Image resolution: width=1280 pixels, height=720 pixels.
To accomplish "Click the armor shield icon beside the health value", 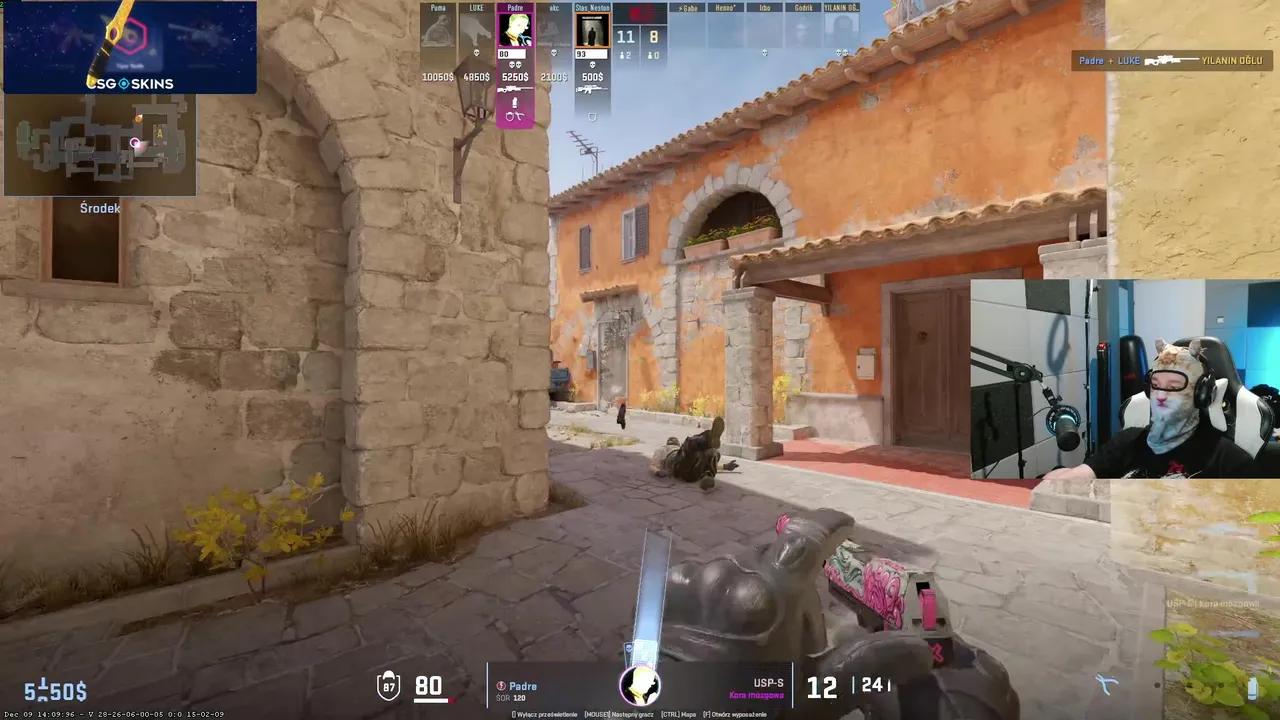I will 388,685.
